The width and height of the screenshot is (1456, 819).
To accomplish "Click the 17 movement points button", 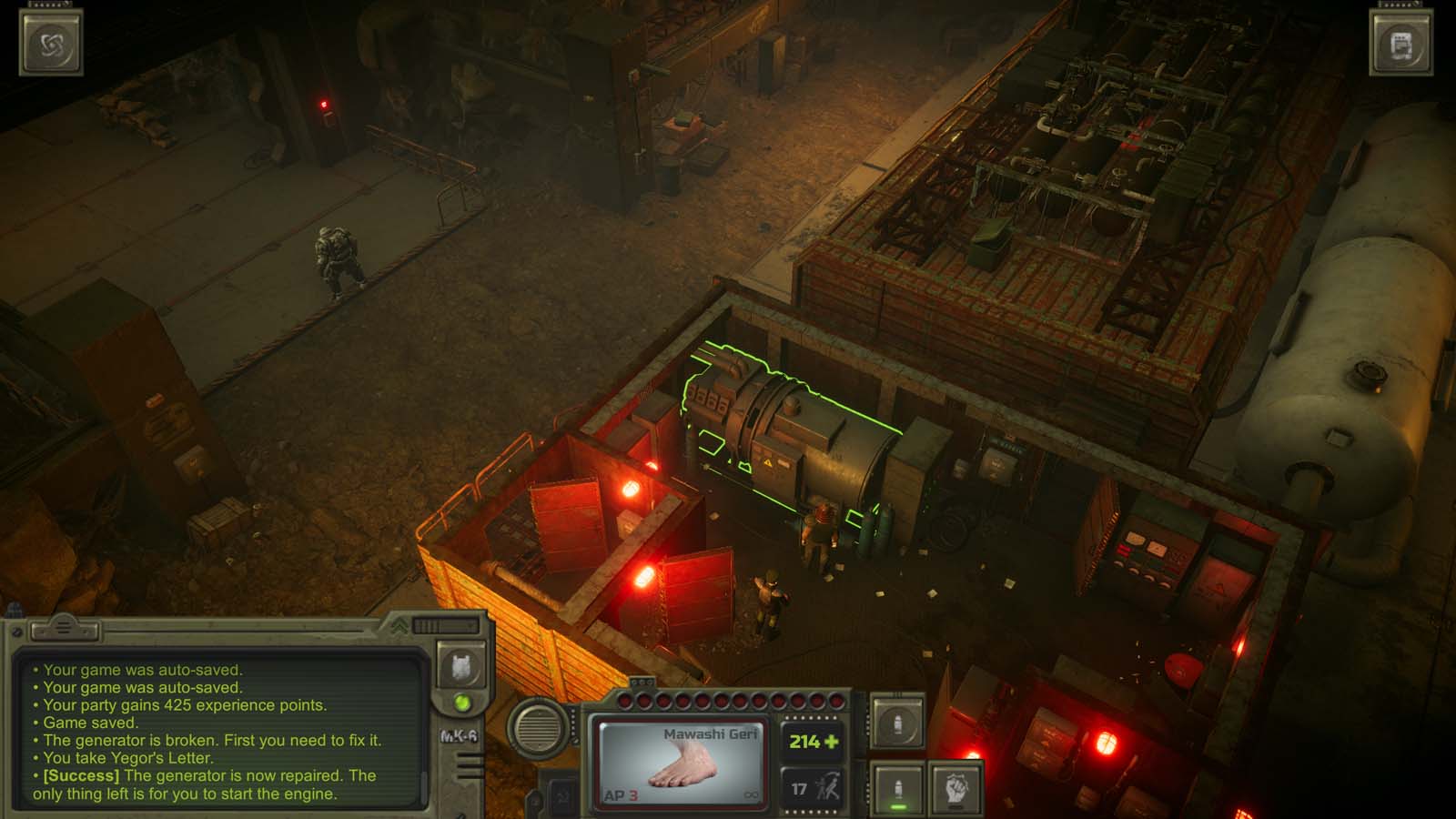I will click(x=799, y=788).
